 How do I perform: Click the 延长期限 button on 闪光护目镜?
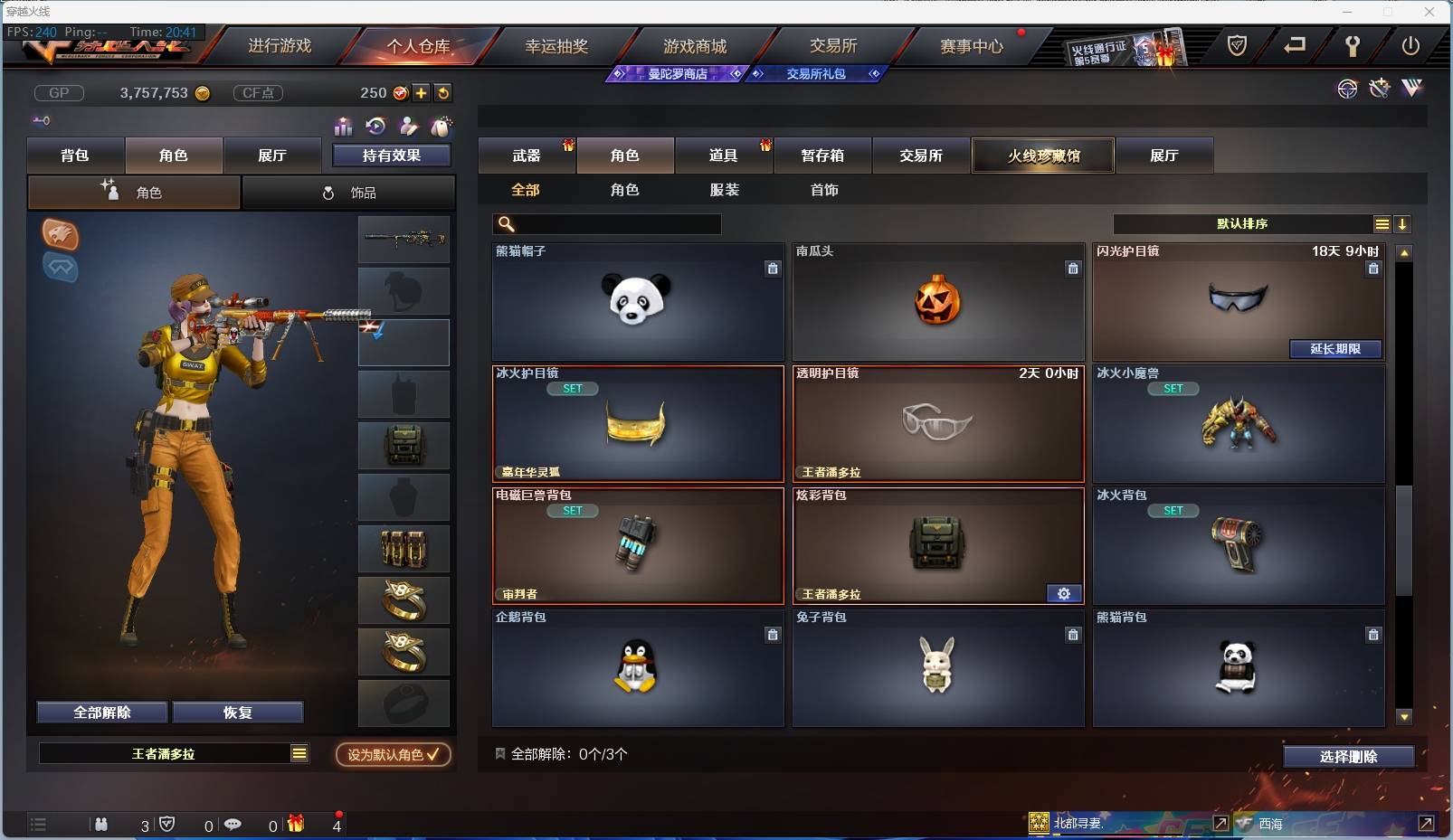tap(1336, 349)
